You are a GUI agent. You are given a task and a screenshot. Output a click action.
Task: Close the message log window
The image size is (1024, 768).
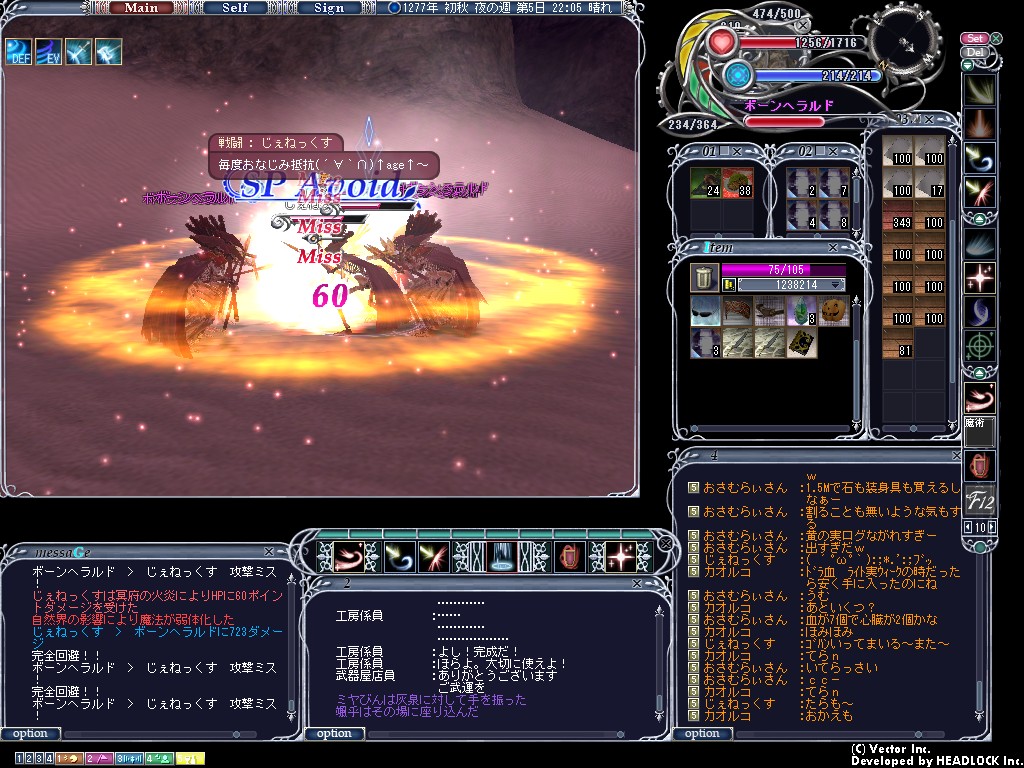pyautogui.click(x=268, y=551)
